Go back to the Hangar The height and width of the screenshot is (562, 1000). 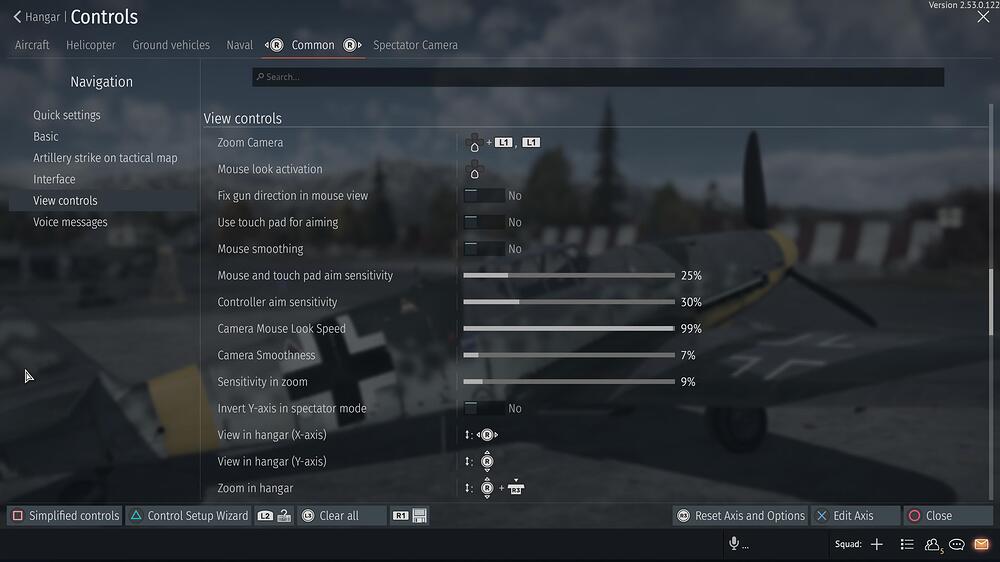(x=36, y=17)
